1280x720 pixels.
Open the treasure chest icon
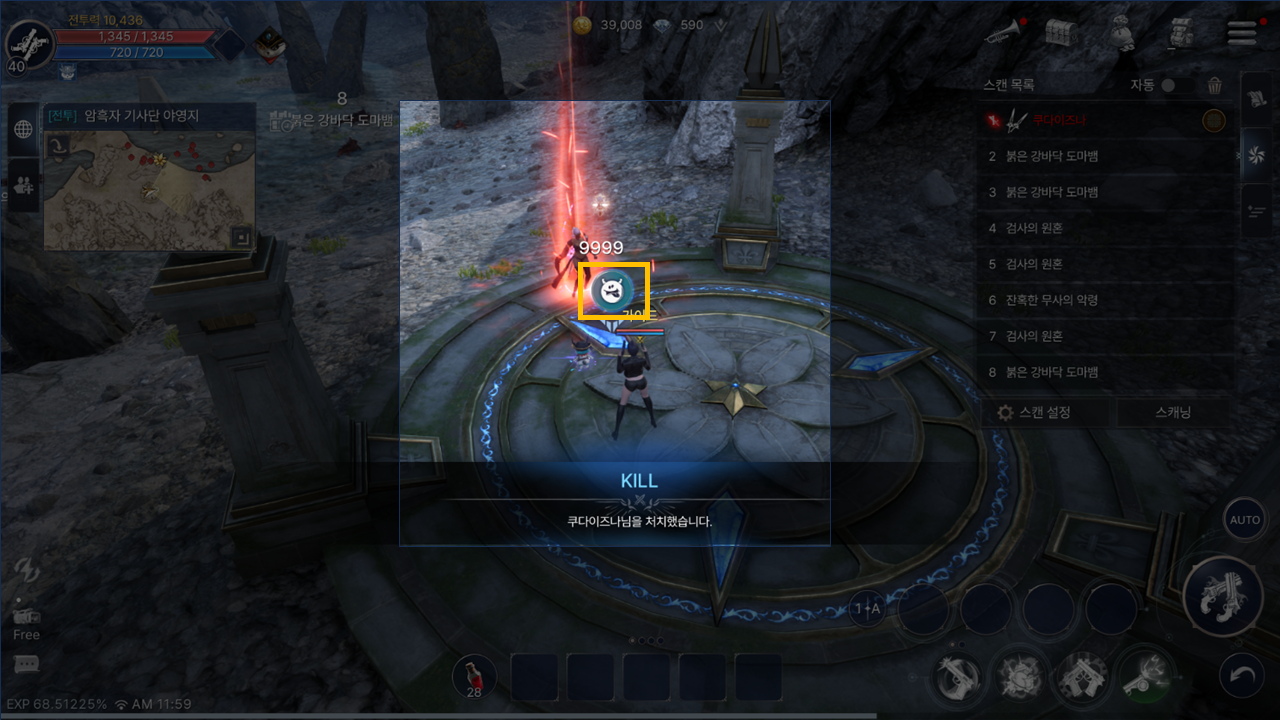[1059, 33]
